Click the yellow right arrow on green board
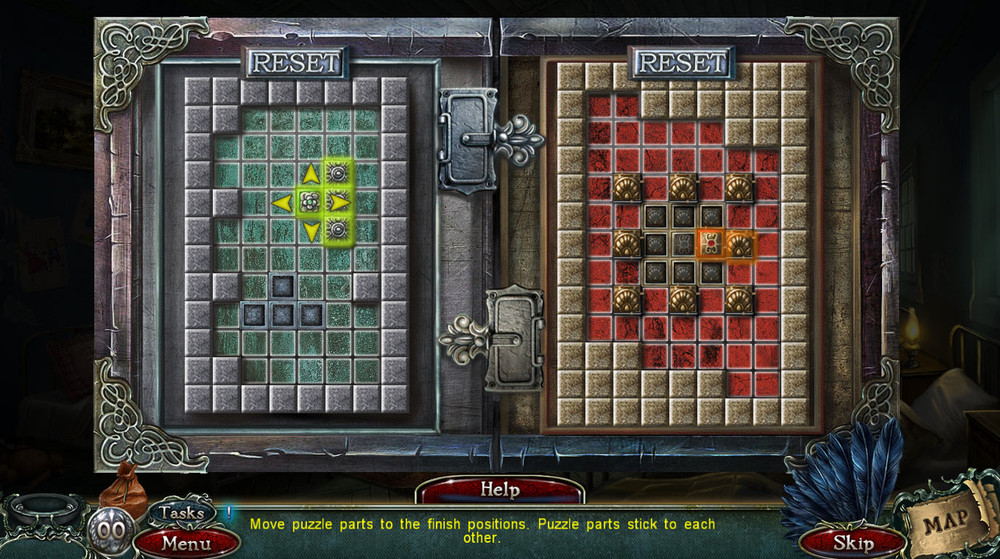The height and width of the screenshot is (559, 1000). pos(340,203)
